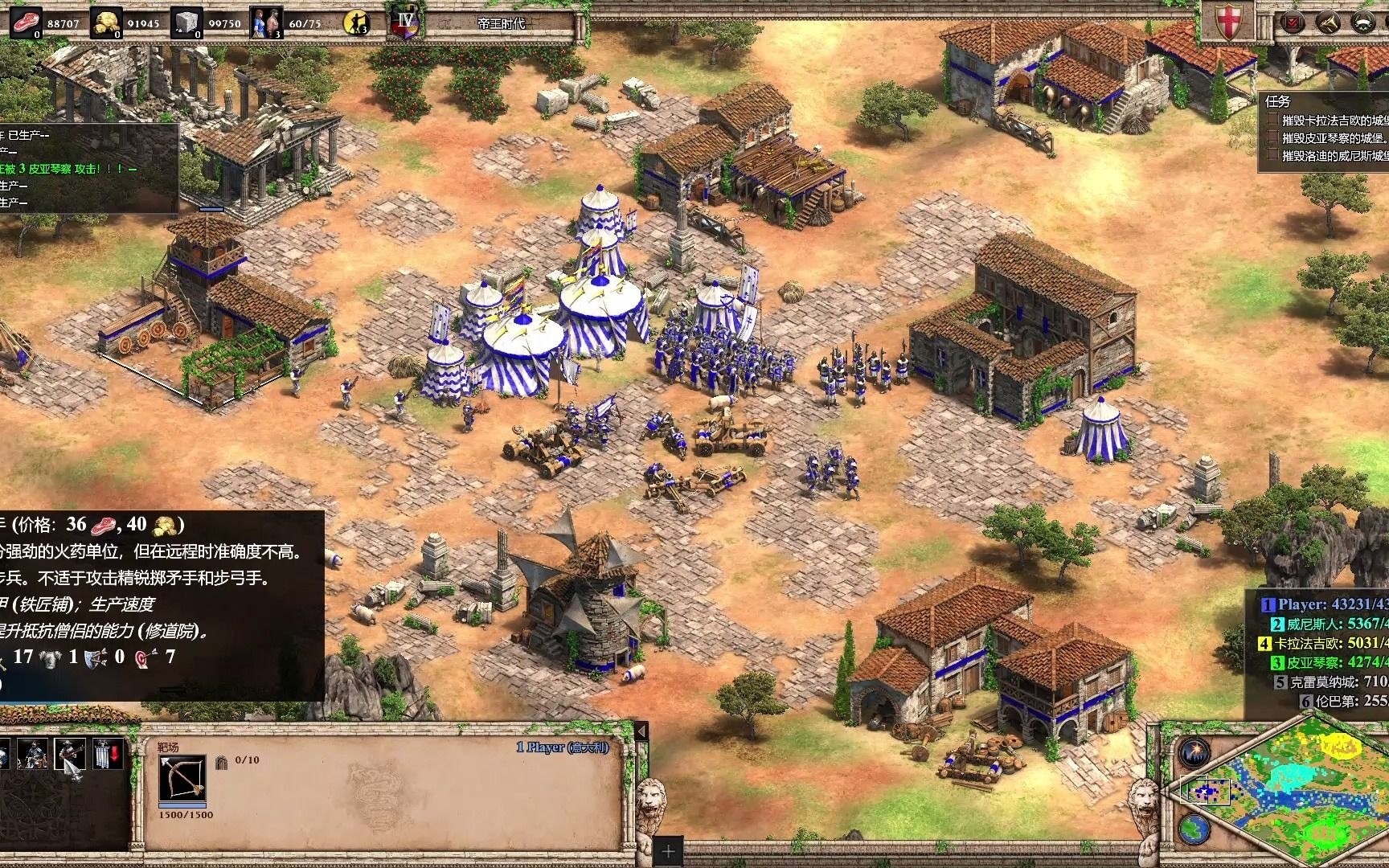
Task: Select the idle villager indicator icon
Action: coord(354,23)
